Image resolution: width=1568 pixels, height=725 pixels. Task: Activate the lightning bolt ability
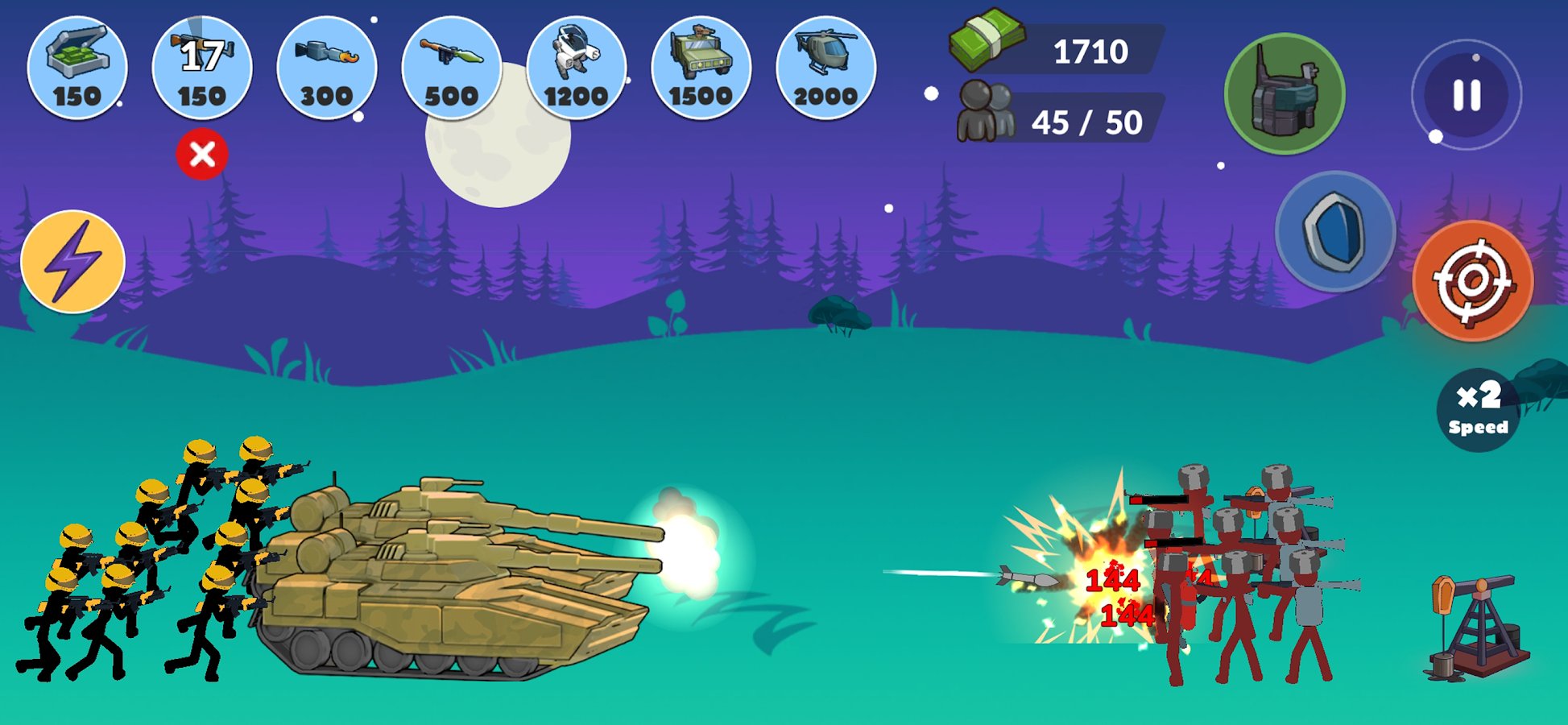point(72,262)
